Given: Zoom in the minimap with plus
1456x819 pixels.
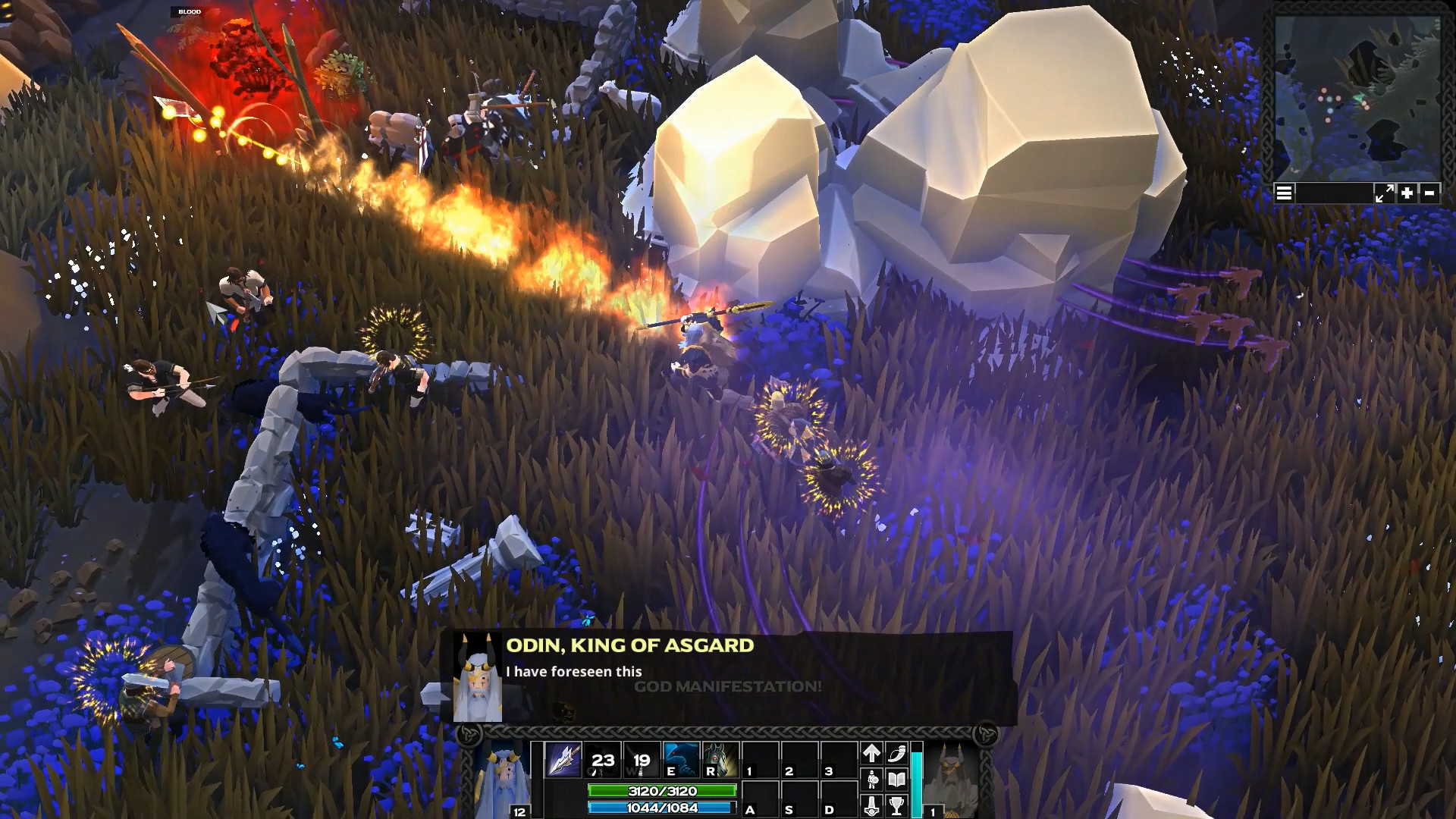Looking at the screenshot, I should pos(1407,193).
